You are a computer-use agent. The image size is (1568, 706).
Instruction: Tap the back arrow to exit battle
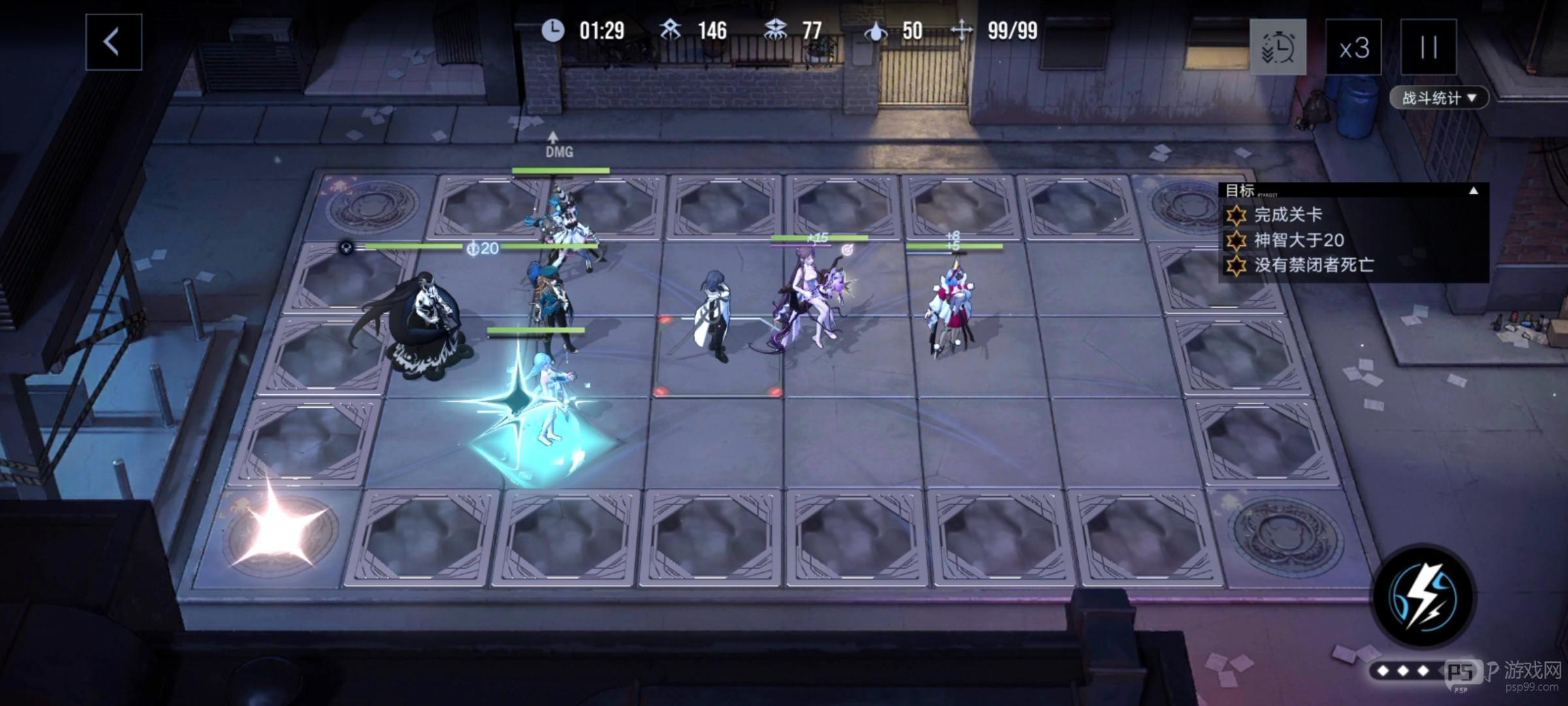112,43
